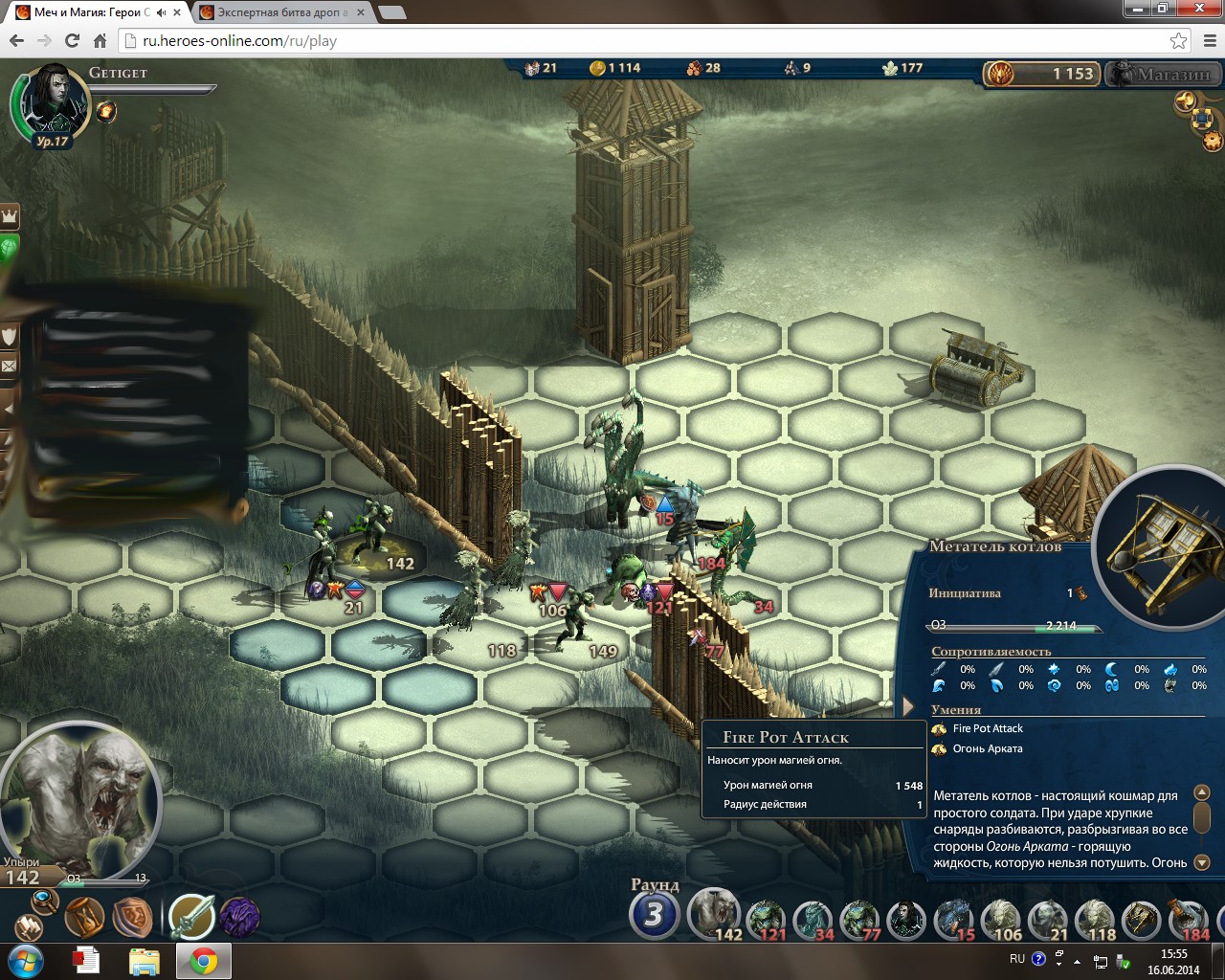Toggle fullscreen with the blue square icon

click(x=1203, y=121)
